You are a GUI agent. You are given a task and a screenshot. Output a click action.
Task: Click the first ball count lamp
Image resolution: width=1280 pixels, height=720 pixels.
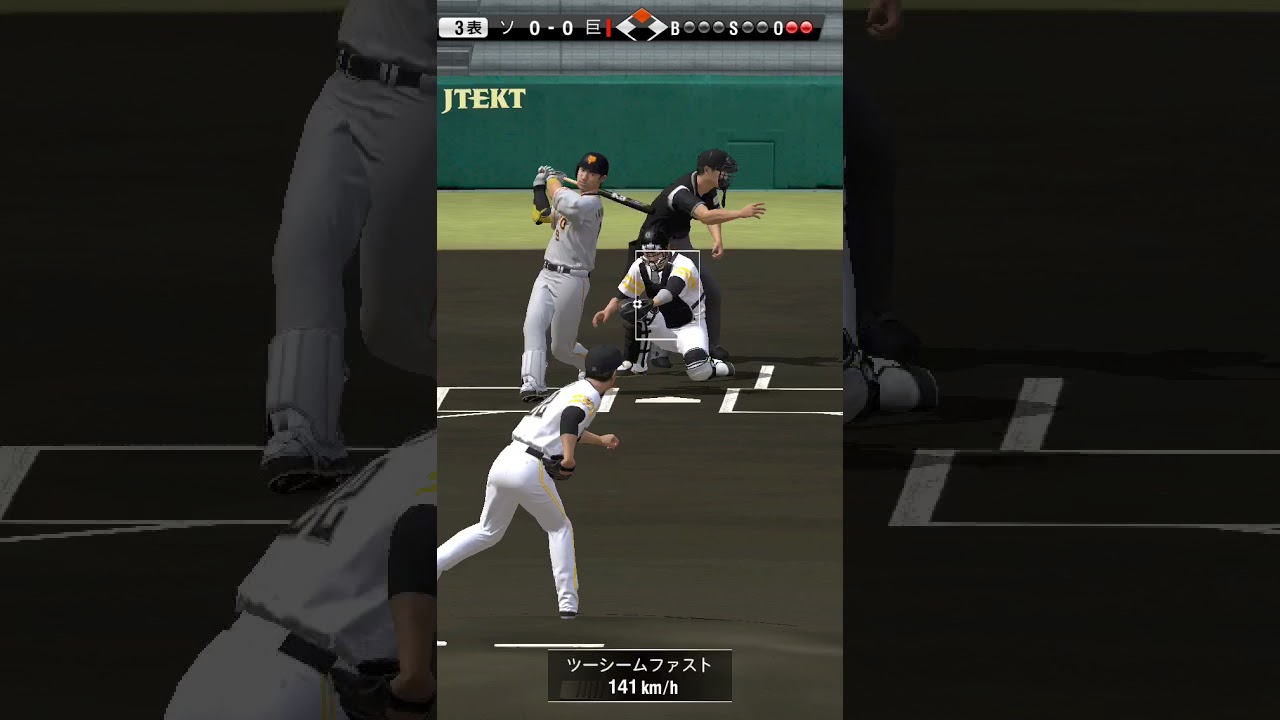(x=691, y=26)
